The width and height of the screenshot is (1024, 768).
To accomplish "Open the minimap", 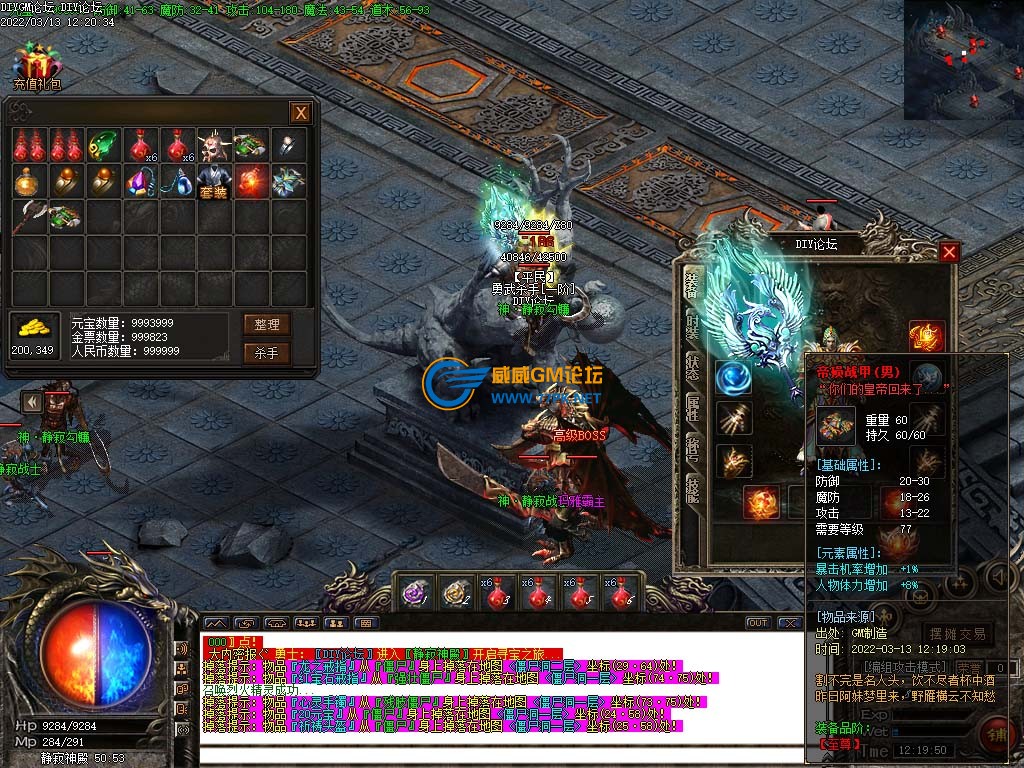I will pyautogui.click(x=963, y=60).
